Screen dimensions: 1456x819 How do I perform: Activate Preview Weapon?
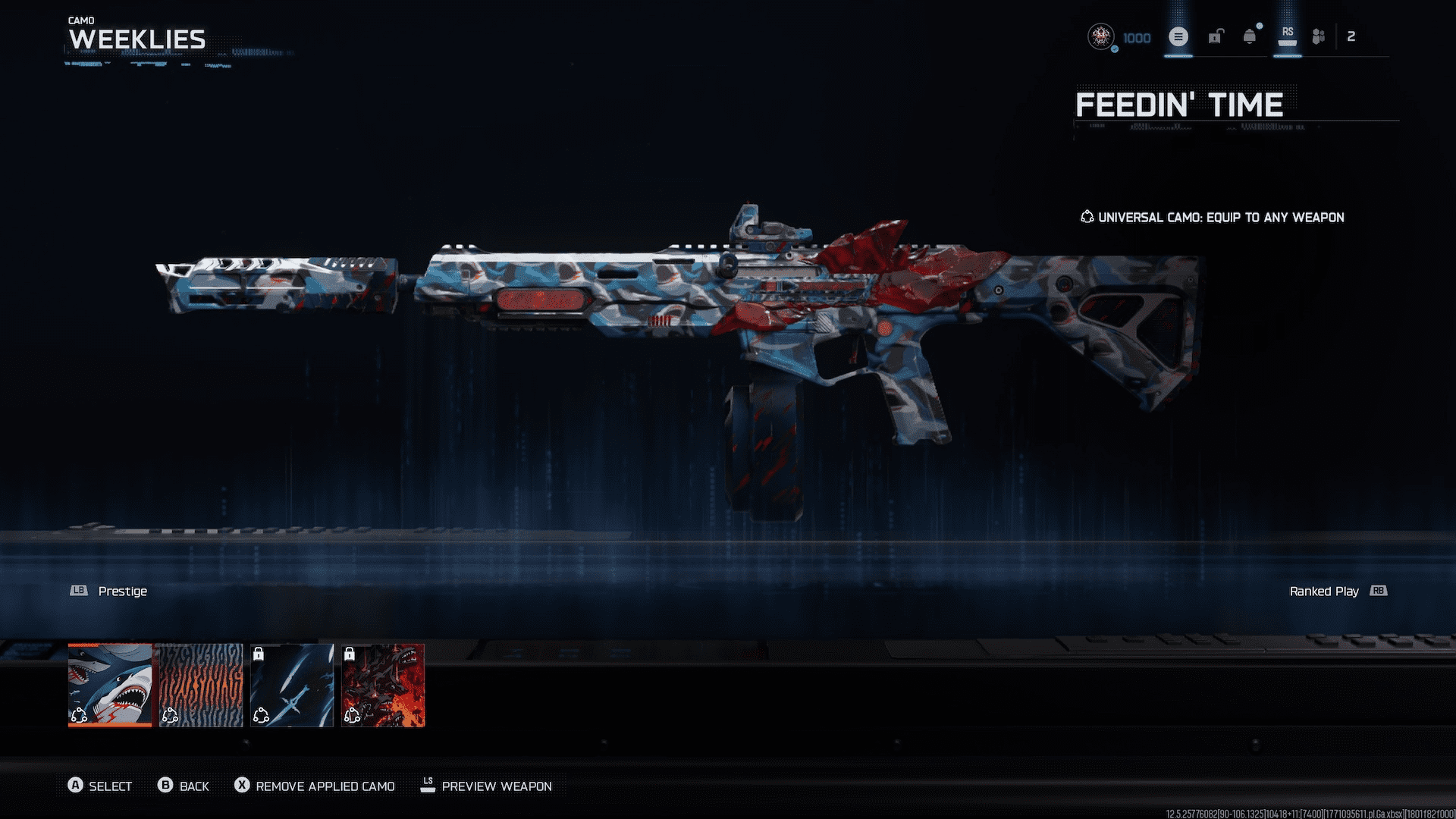click(x=486, y=786)
